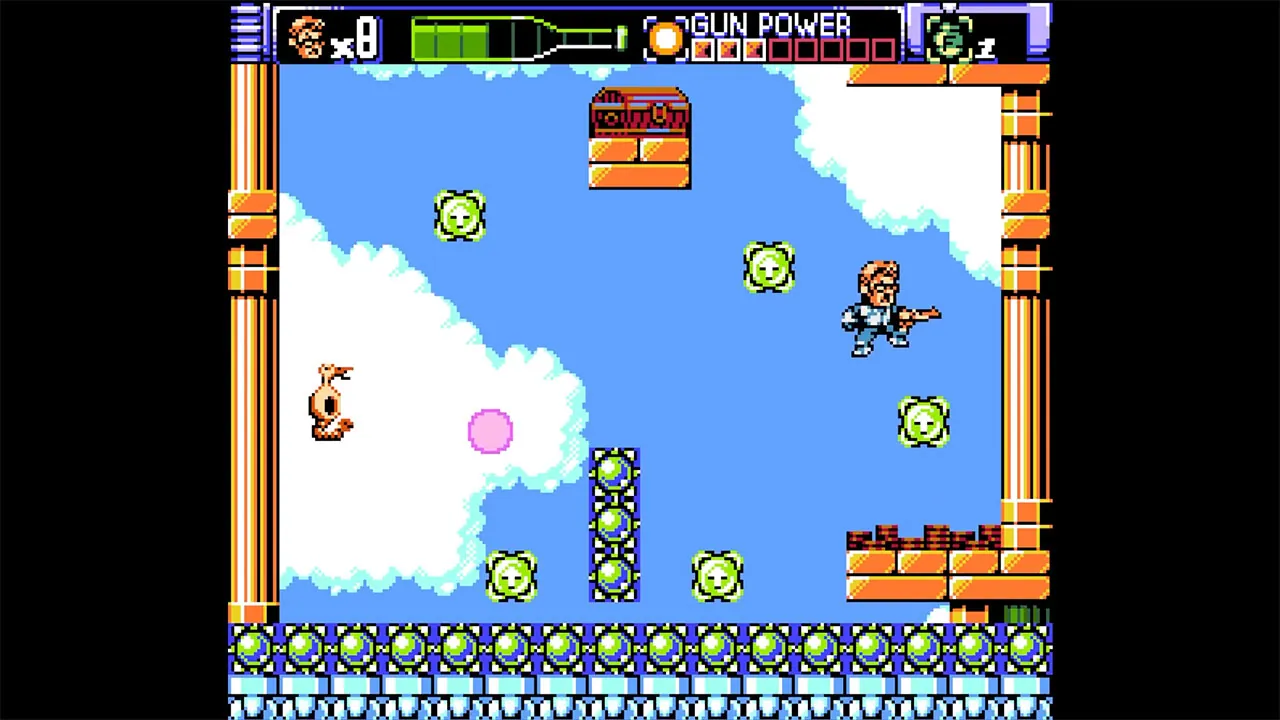Click the GUN POWER label text
1280x720 pixels.
pos(770,25)
